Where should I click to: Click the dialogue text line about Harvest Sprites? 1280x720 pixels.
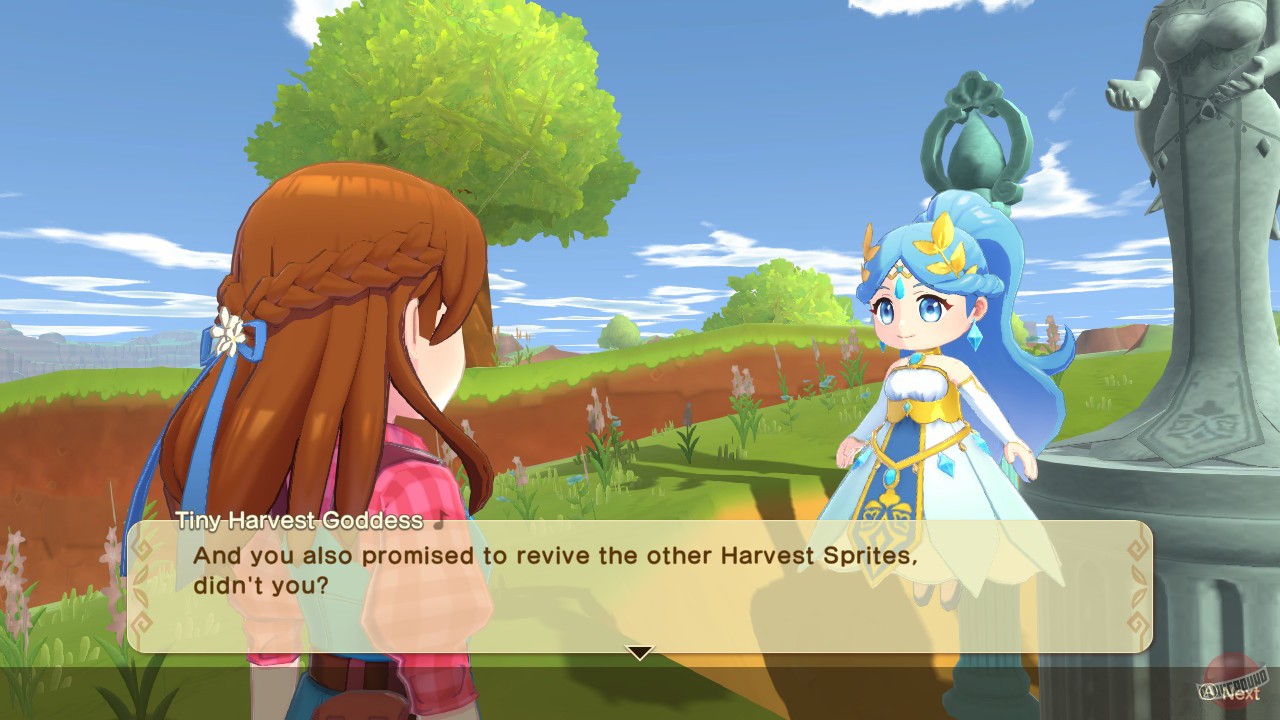pyautogui.click(x=560, y=557)
